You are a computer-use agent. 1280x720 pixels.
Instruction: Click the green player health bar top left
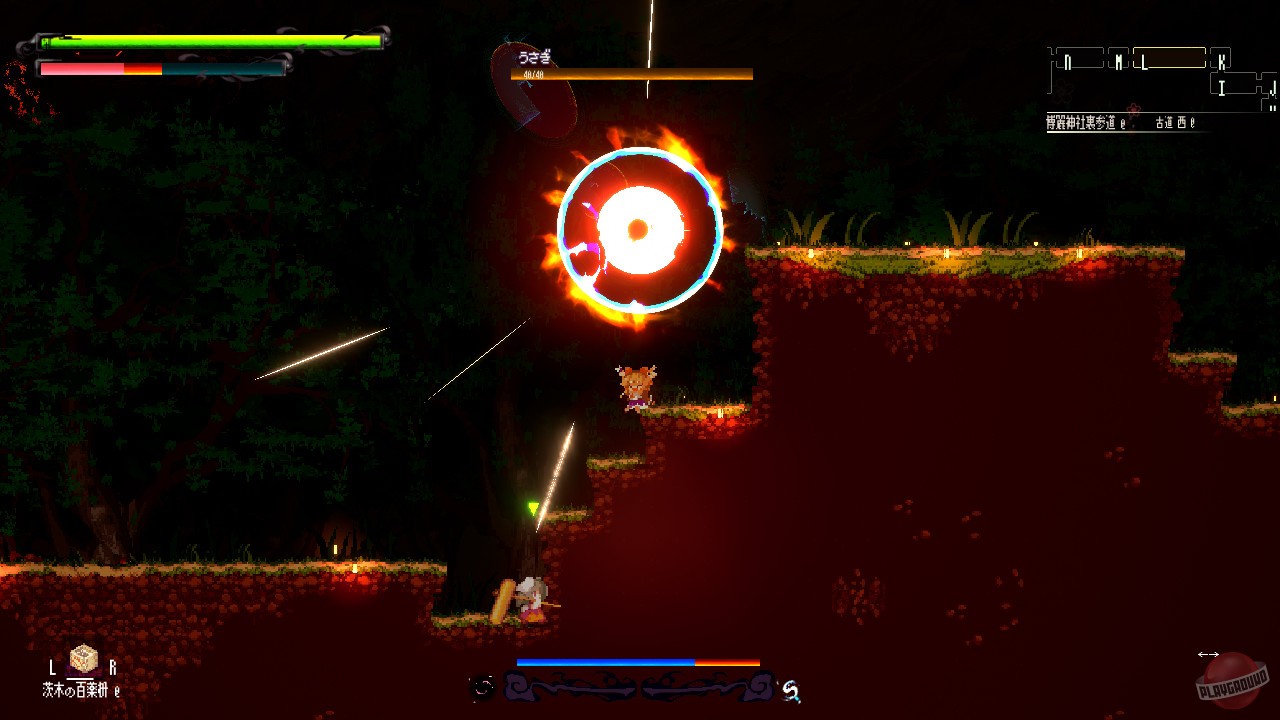point(210,44)
